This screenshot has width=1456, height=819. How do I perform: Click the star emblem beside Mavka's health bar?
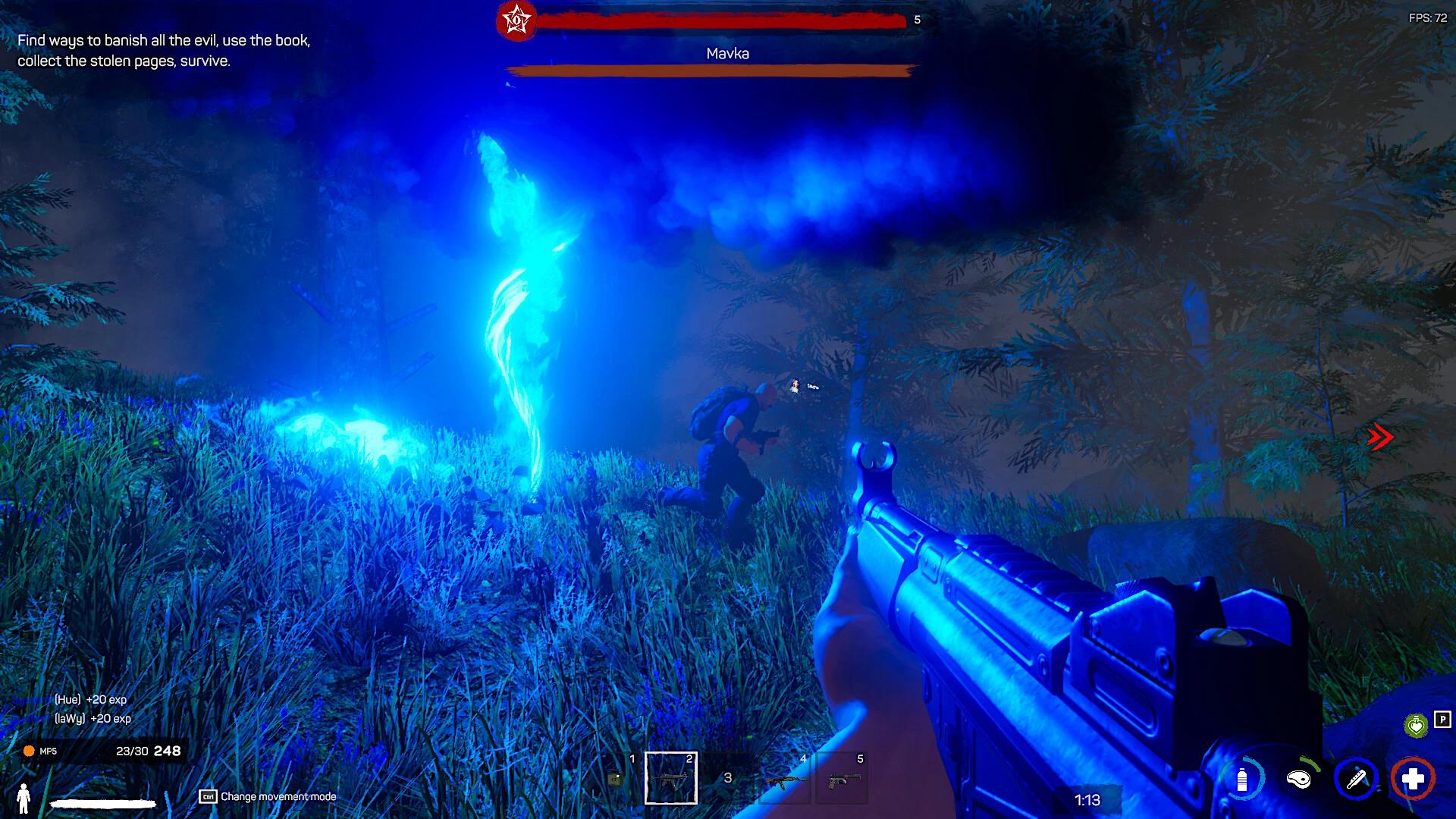(518, 20)
